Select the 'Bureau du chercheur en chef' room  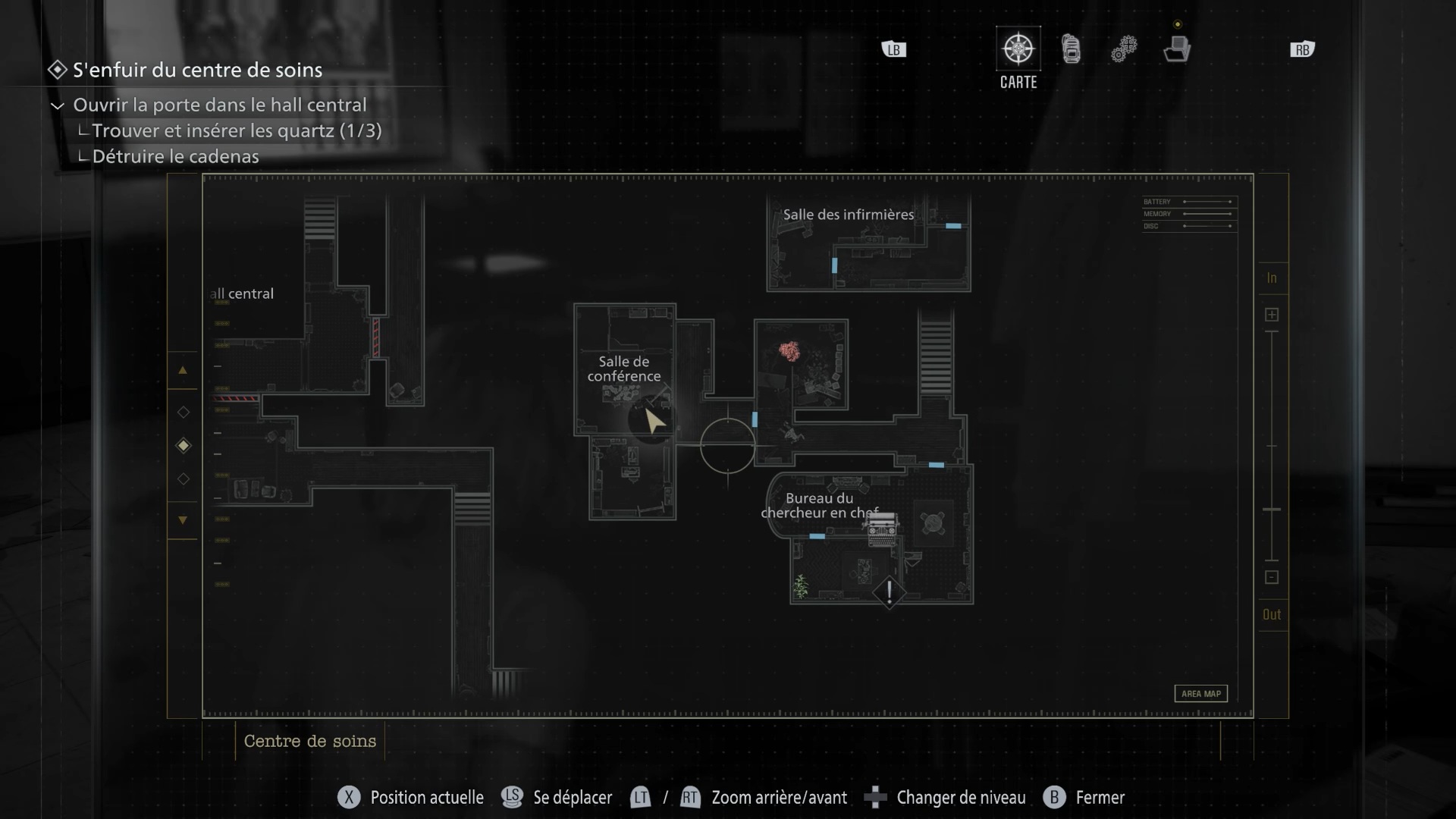pyautogui.click(x=819, y=505)
